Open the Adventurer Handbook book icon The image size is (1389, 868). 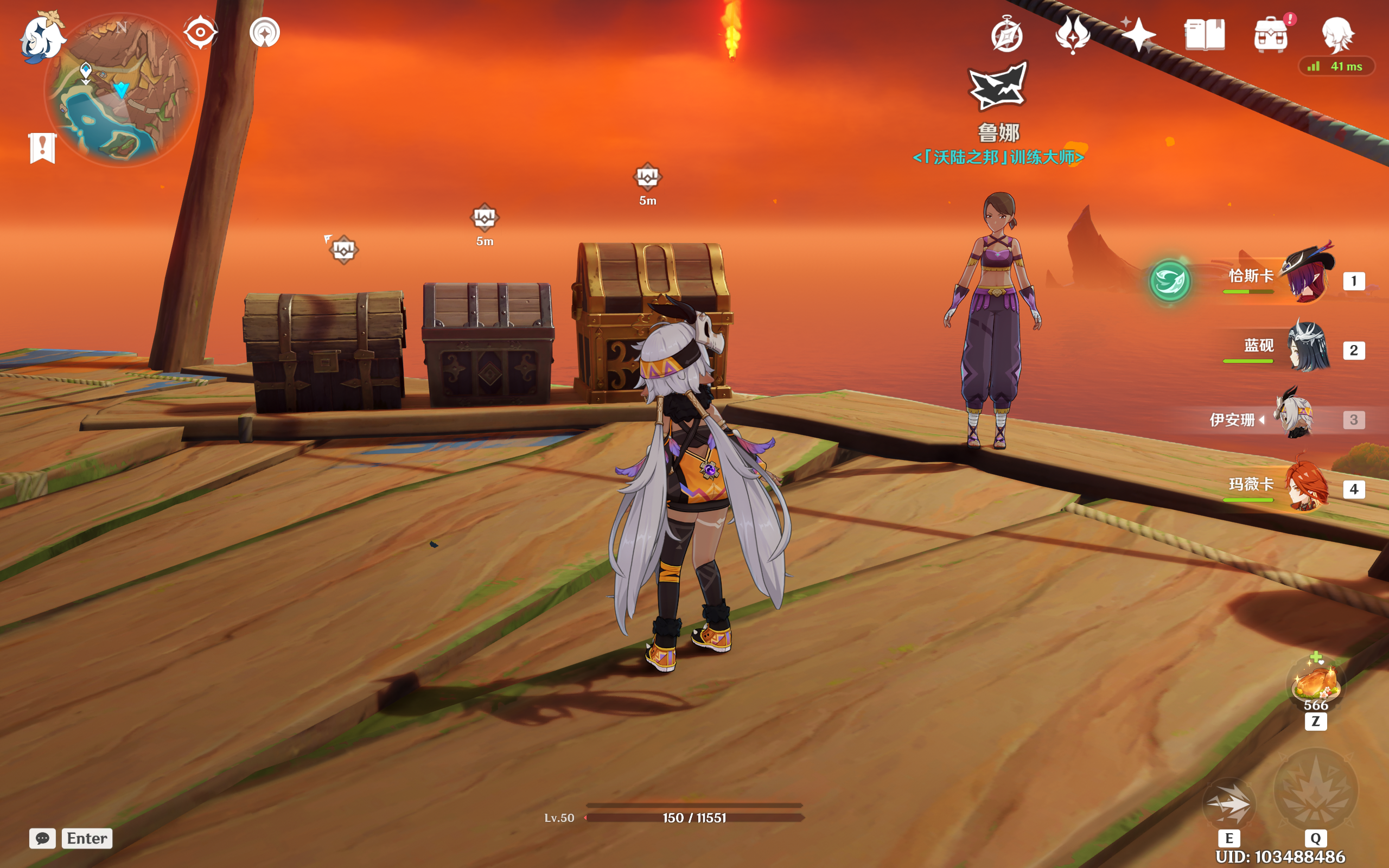1204,34
